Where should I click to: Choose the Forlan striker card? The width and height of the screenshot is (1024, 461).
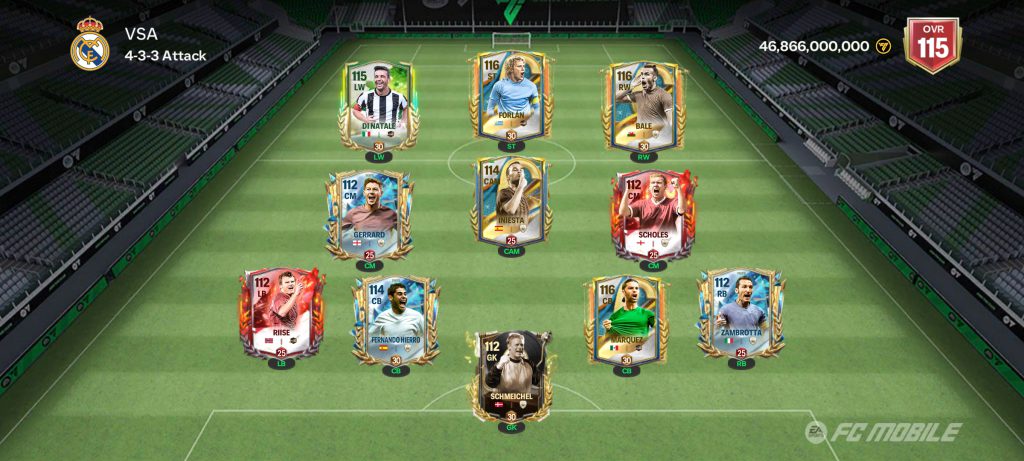pyautogui.click(x=511, y=95)
